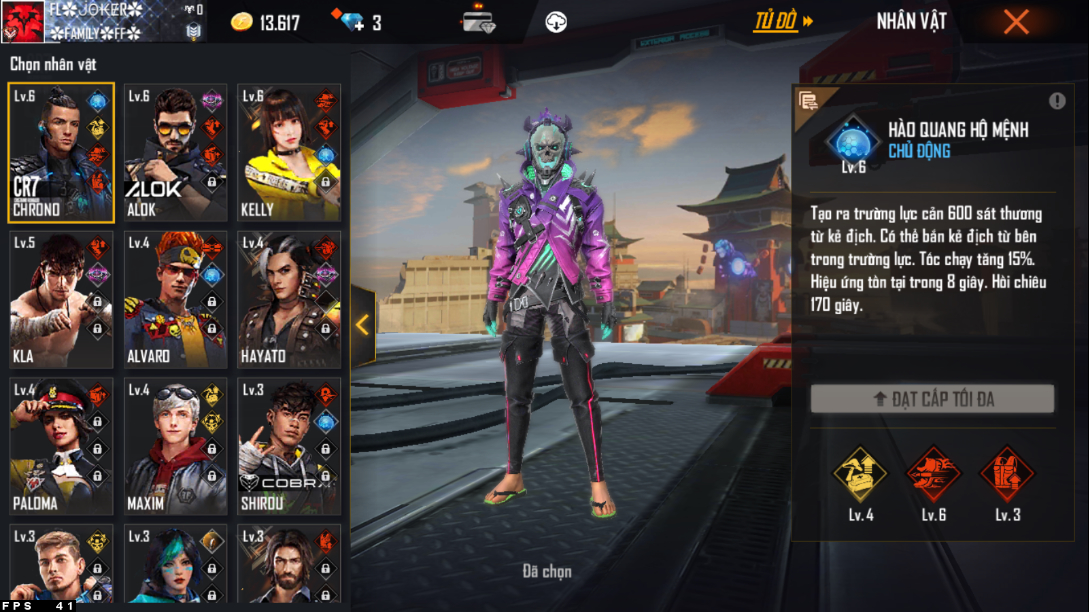
Task: Select the yellow Lv.4 skill slot
Action: click(x=860, y=475)
